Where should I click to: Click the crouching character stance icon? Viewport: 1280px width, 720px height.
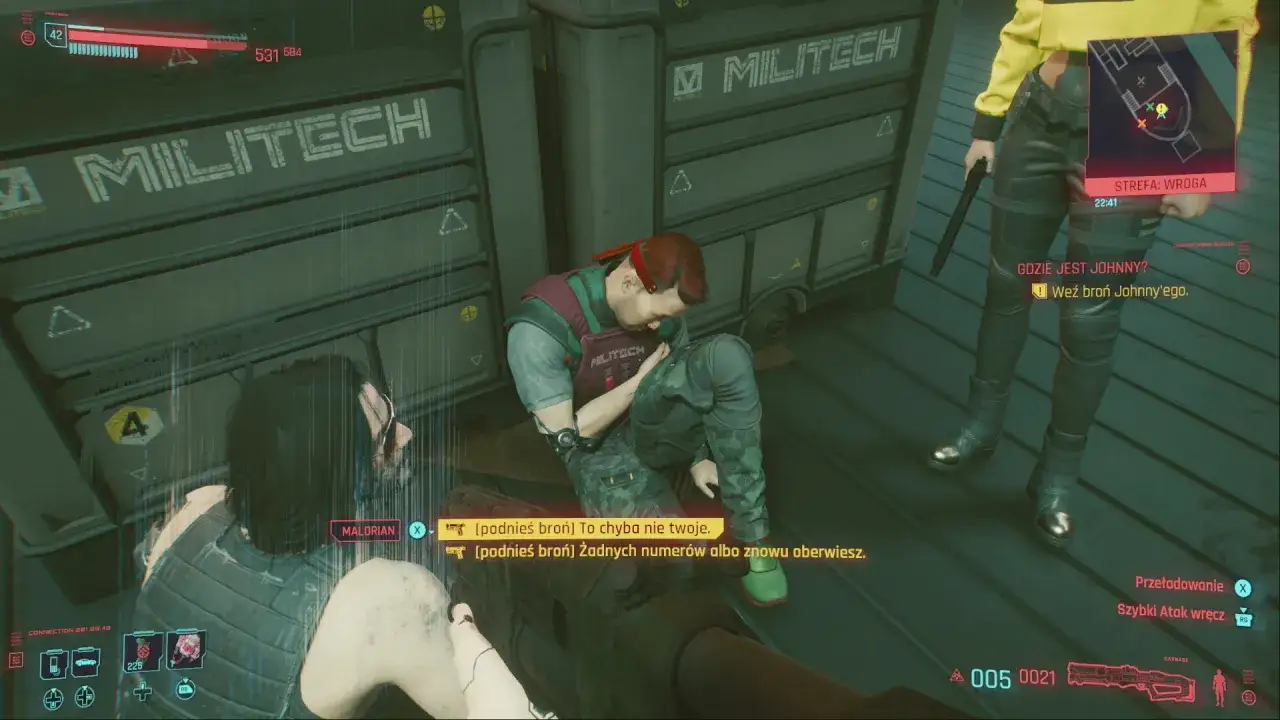(x=1219, y=686)
